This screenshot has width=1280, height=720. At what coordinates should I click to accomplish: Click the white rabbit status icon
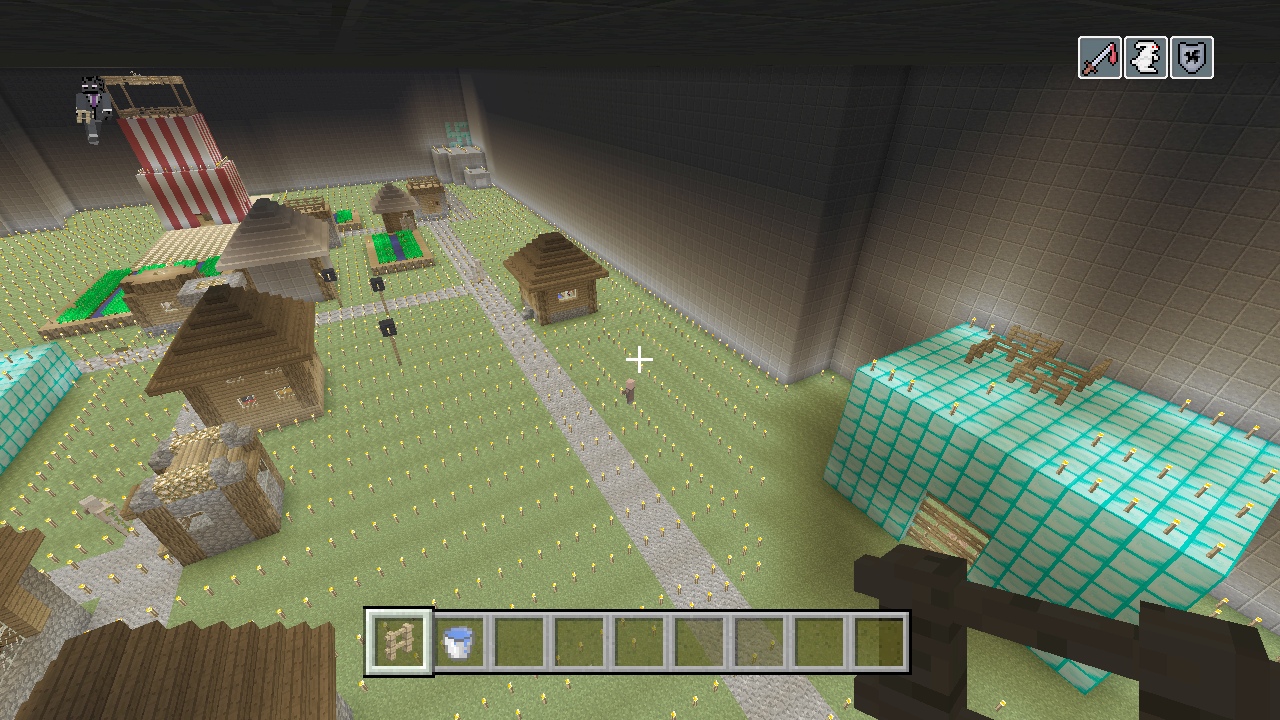tap(1145, 58)
